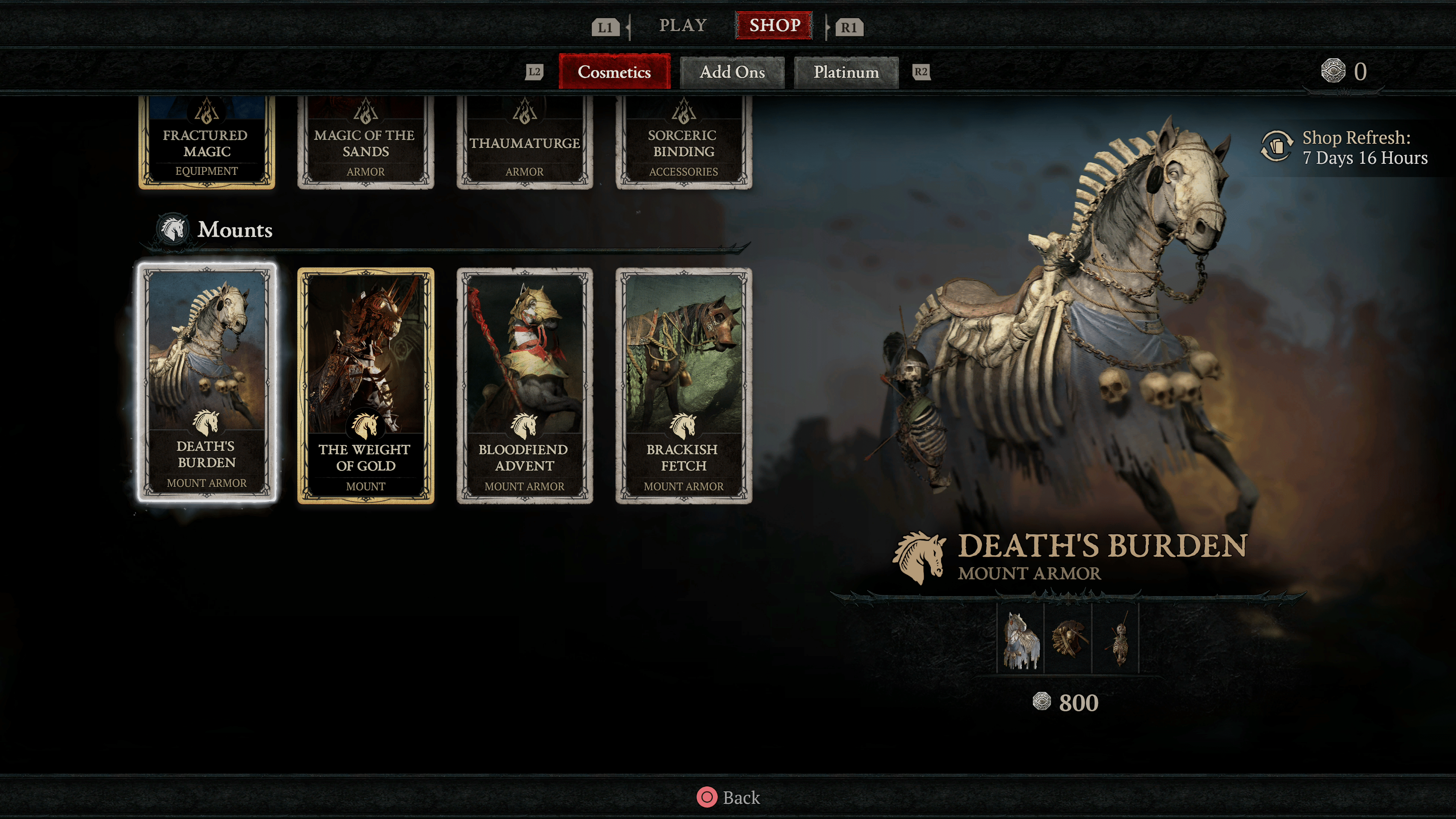Select Death's Burden mount armor card
The image size is (1456, 819).
click(207, 383)
